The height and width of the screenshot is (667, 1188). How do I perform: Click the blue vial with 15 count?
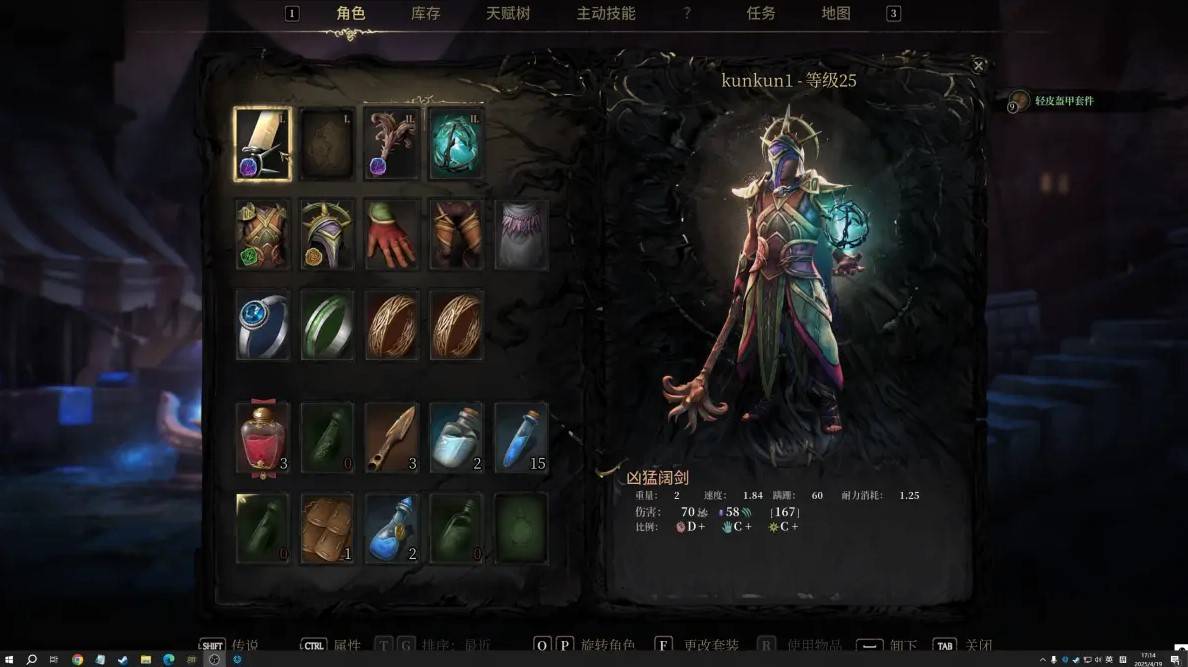coord(521,437)
